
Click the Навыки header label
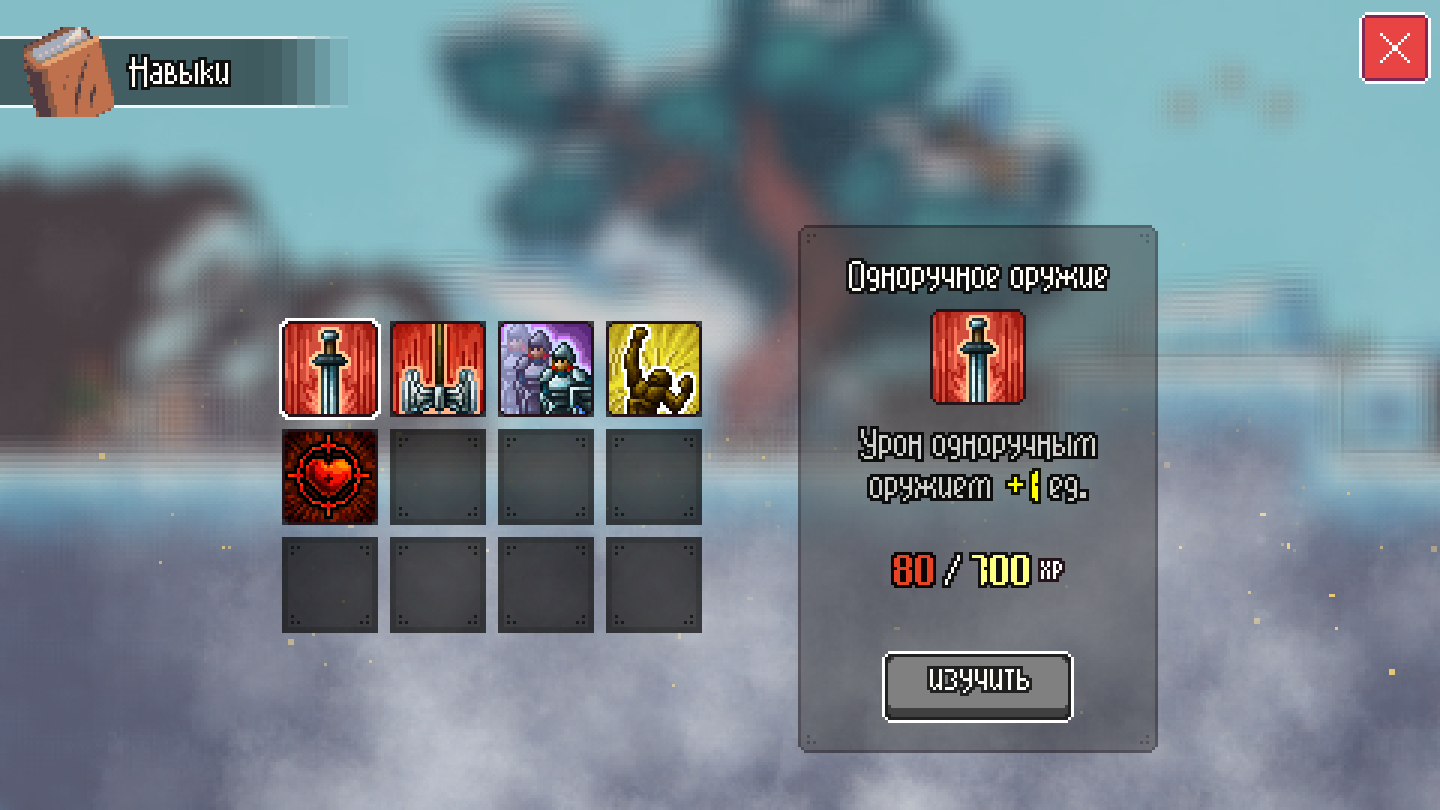180,71
